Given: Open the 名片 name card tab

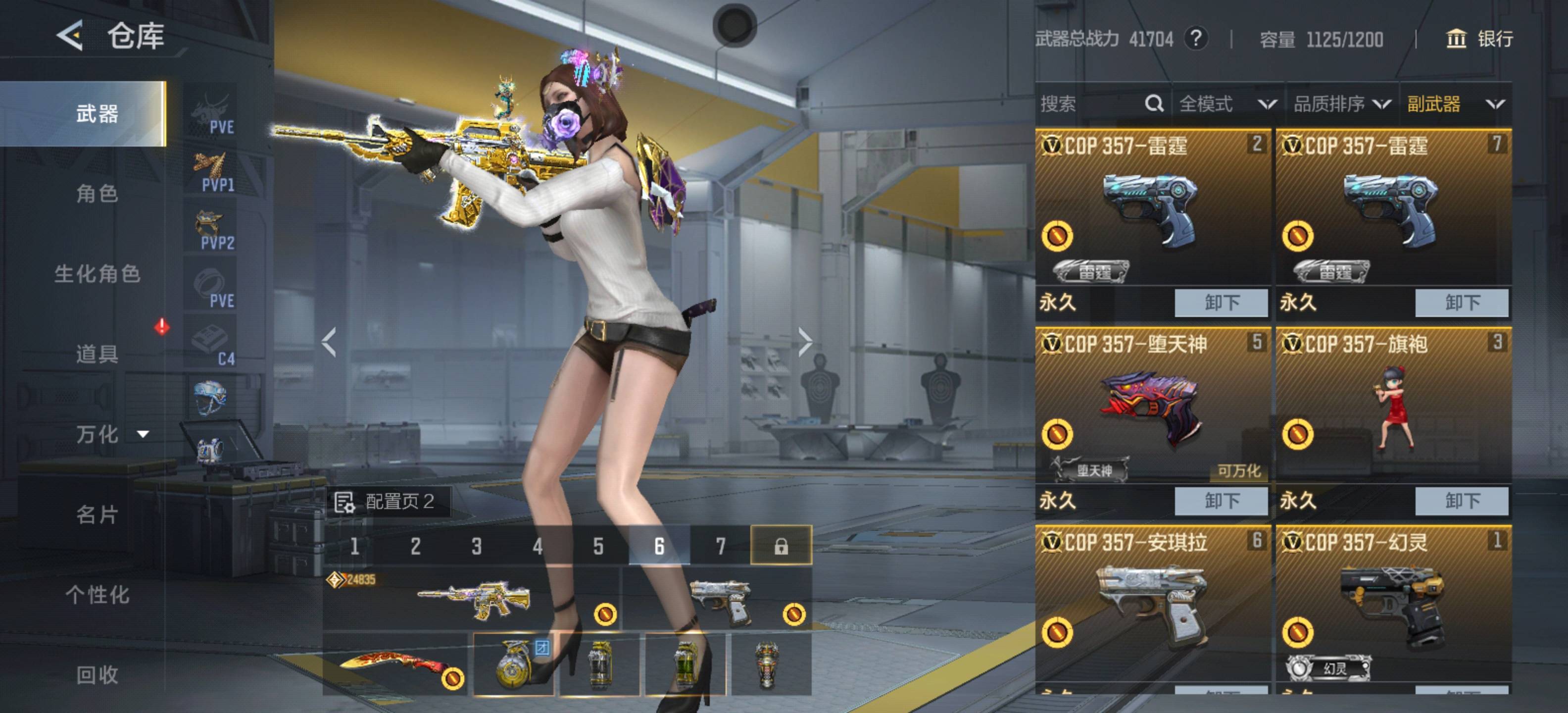Looking at the screenshot, I should (97, 514).
